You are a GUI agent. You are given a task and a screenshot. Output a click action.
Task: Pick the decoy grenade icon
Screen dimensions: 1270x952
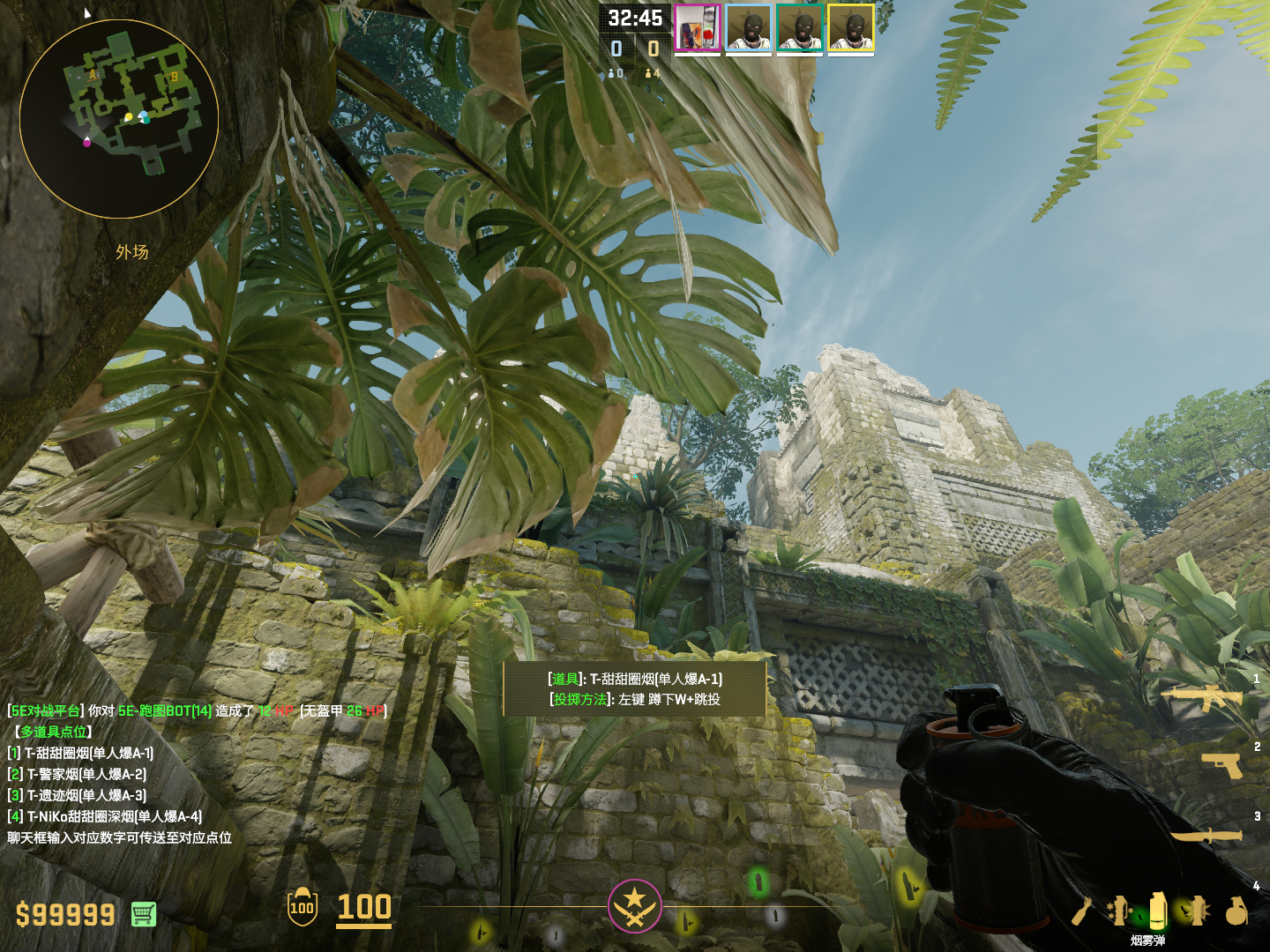click(x=1117, y=911)
